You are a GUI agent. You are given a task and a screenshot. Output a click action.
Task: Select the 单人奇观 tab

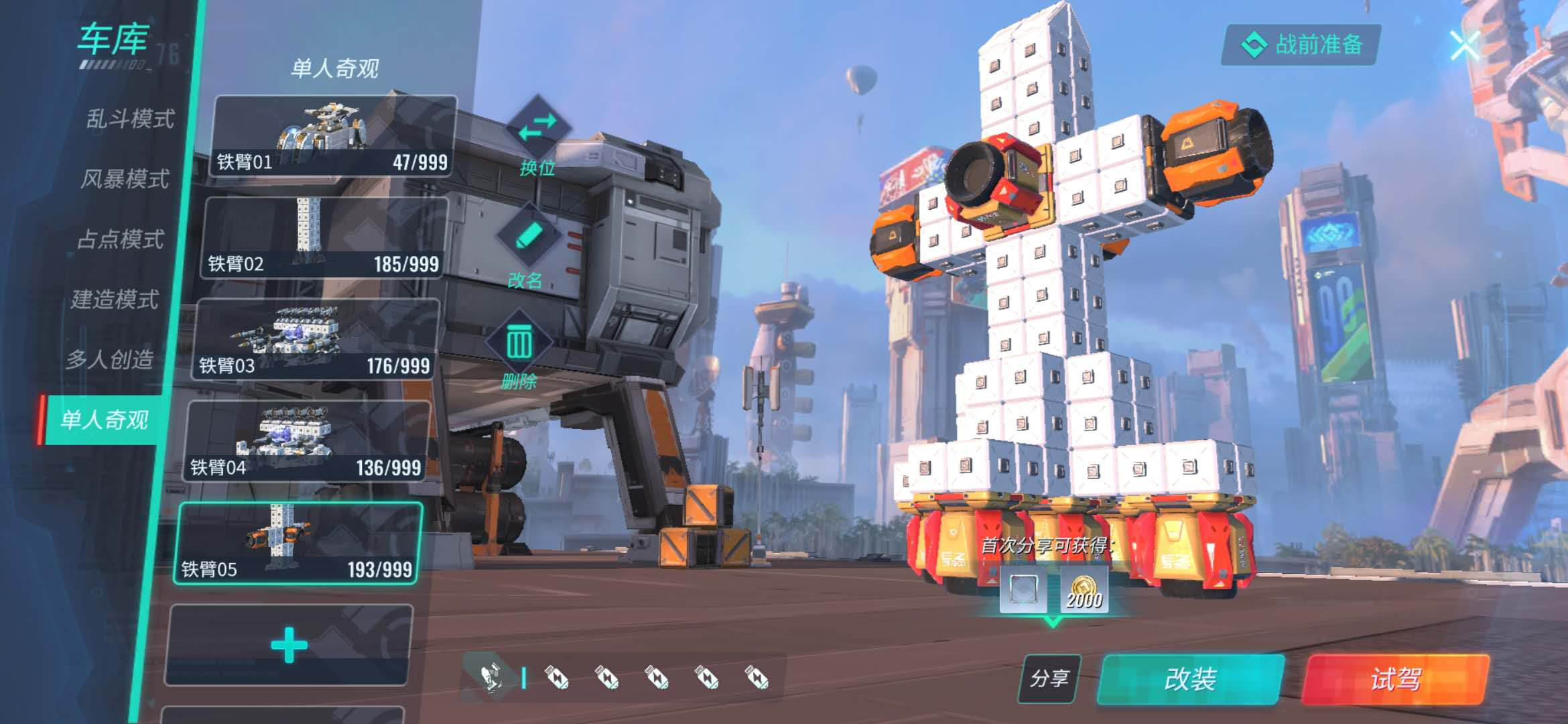104,420
